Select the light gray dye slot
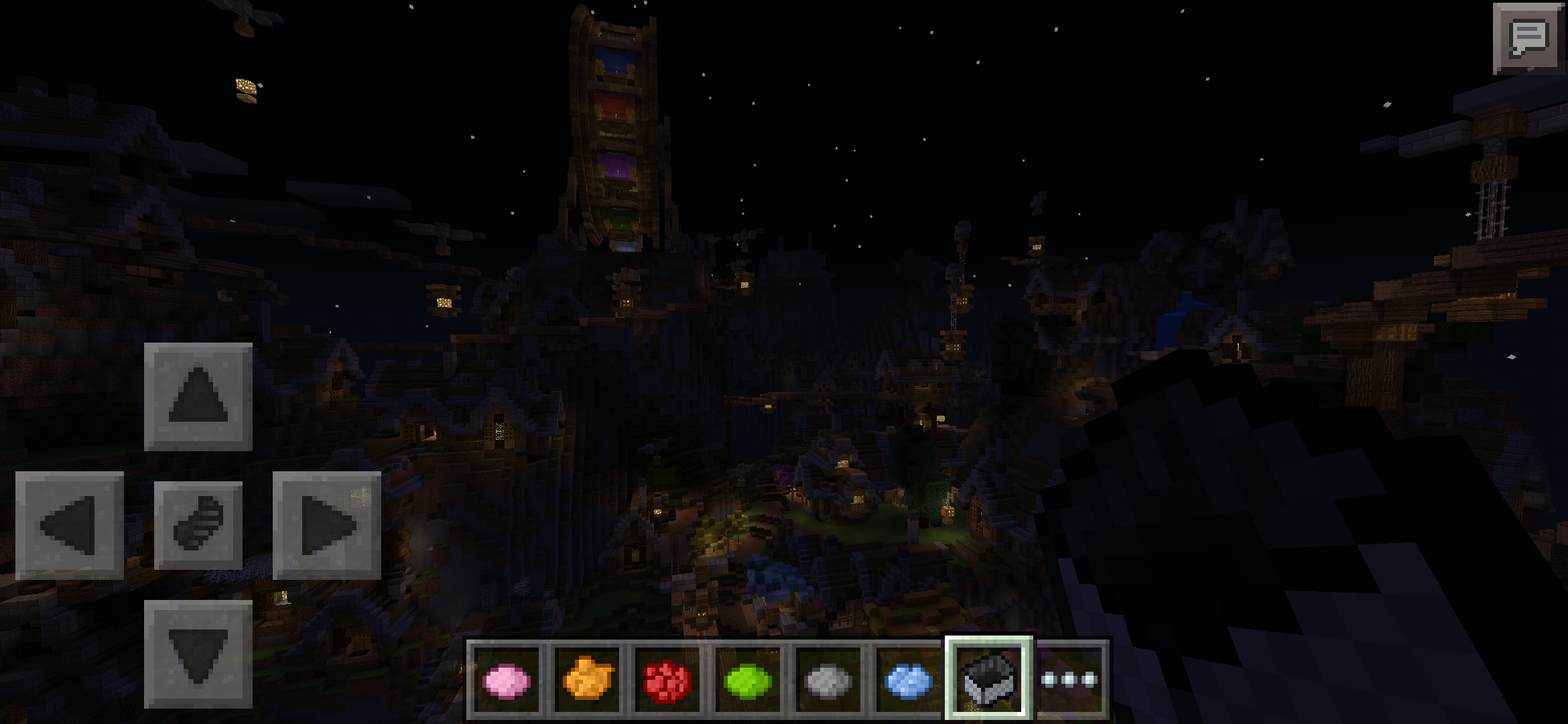The height and width of the screenshot is (724, 1568). 828,680
